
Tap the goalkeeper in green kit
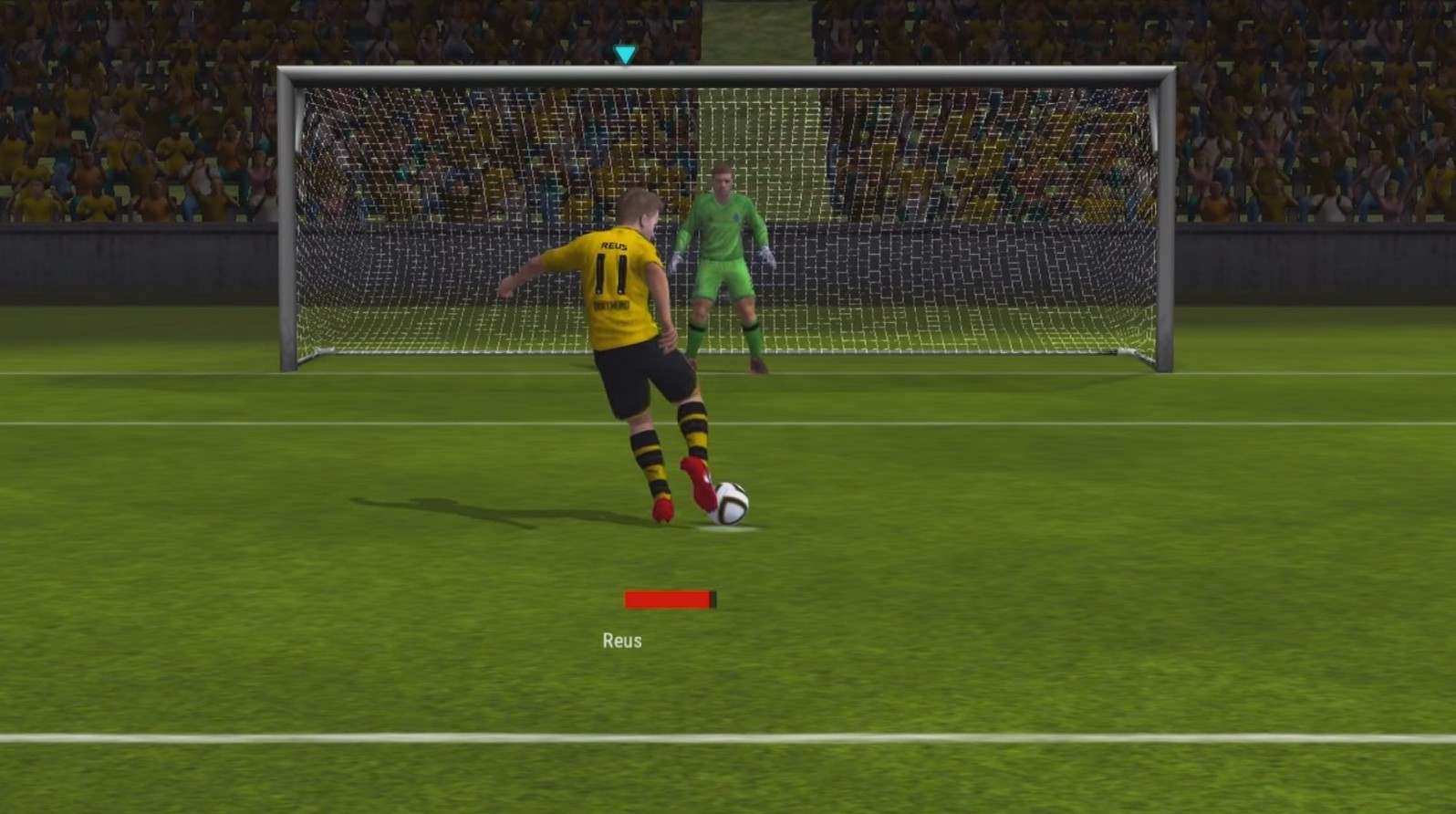coord(725,256)
